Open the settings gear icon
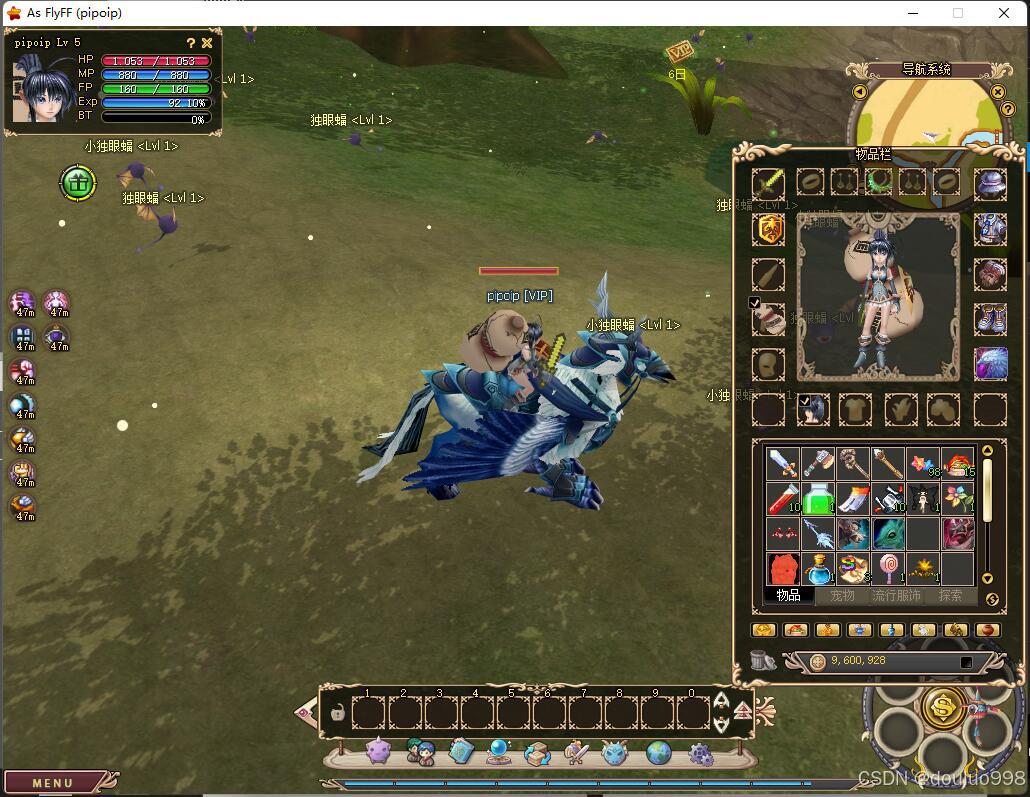Viewport: 1030px width, 797px height. click(x=700, y=753)
